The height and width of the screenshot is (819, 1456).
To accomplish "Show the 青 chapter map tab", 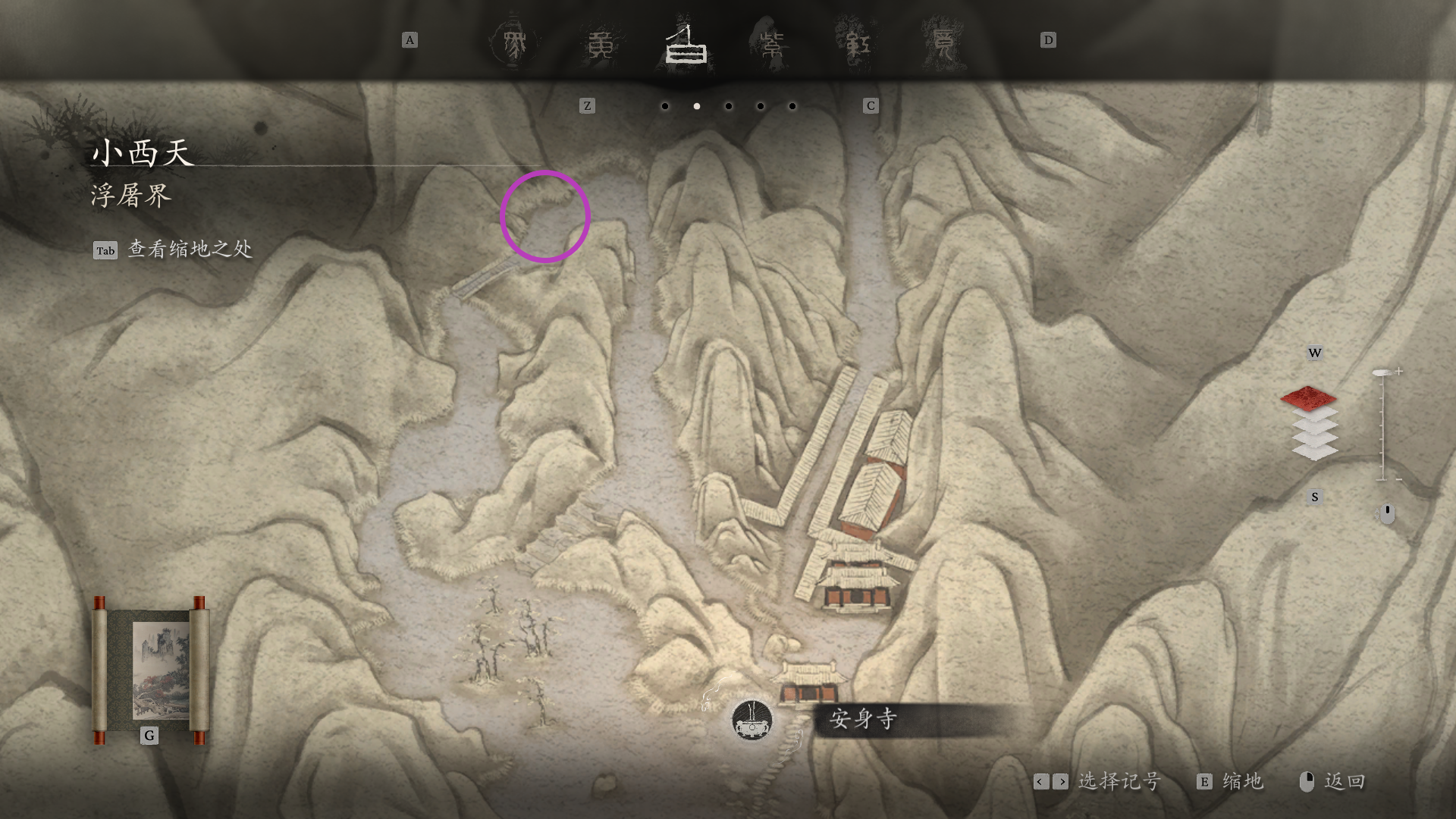I will coord(943,45).
